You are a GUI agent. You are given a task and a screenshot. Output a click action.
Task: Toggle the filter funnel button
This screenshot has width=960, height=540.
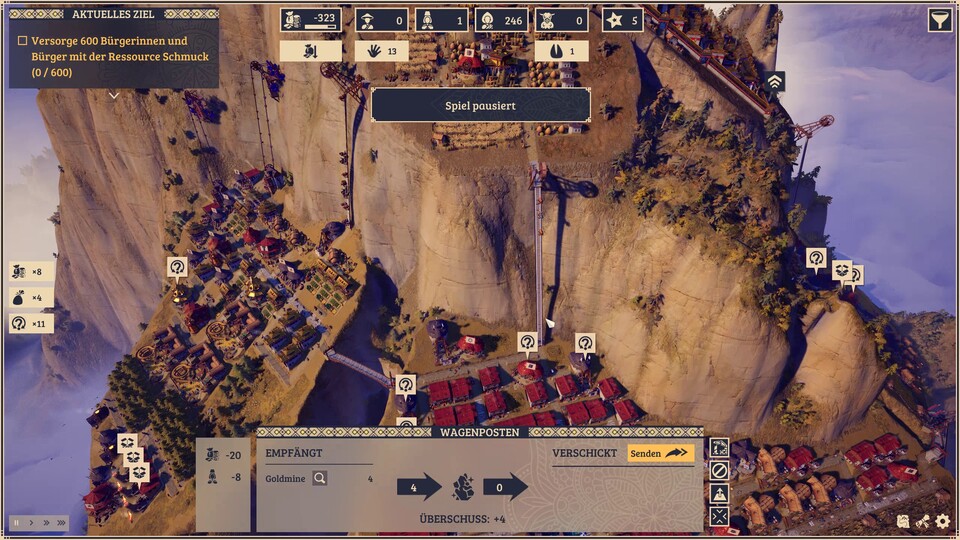[940, 20]
